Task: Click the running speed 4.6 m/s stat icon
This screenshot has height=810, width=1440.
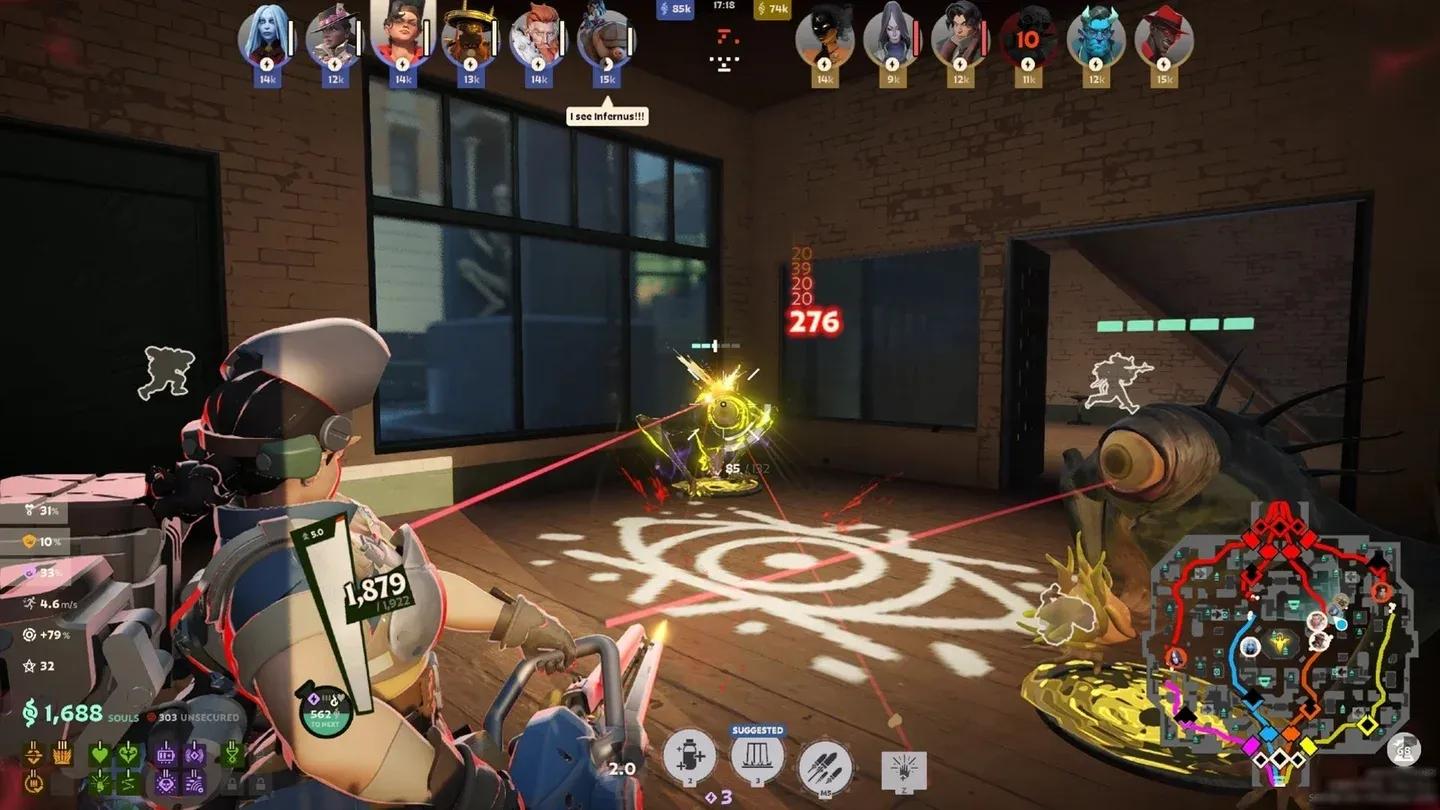Action: pyautogui.click(x=30, y=603)
